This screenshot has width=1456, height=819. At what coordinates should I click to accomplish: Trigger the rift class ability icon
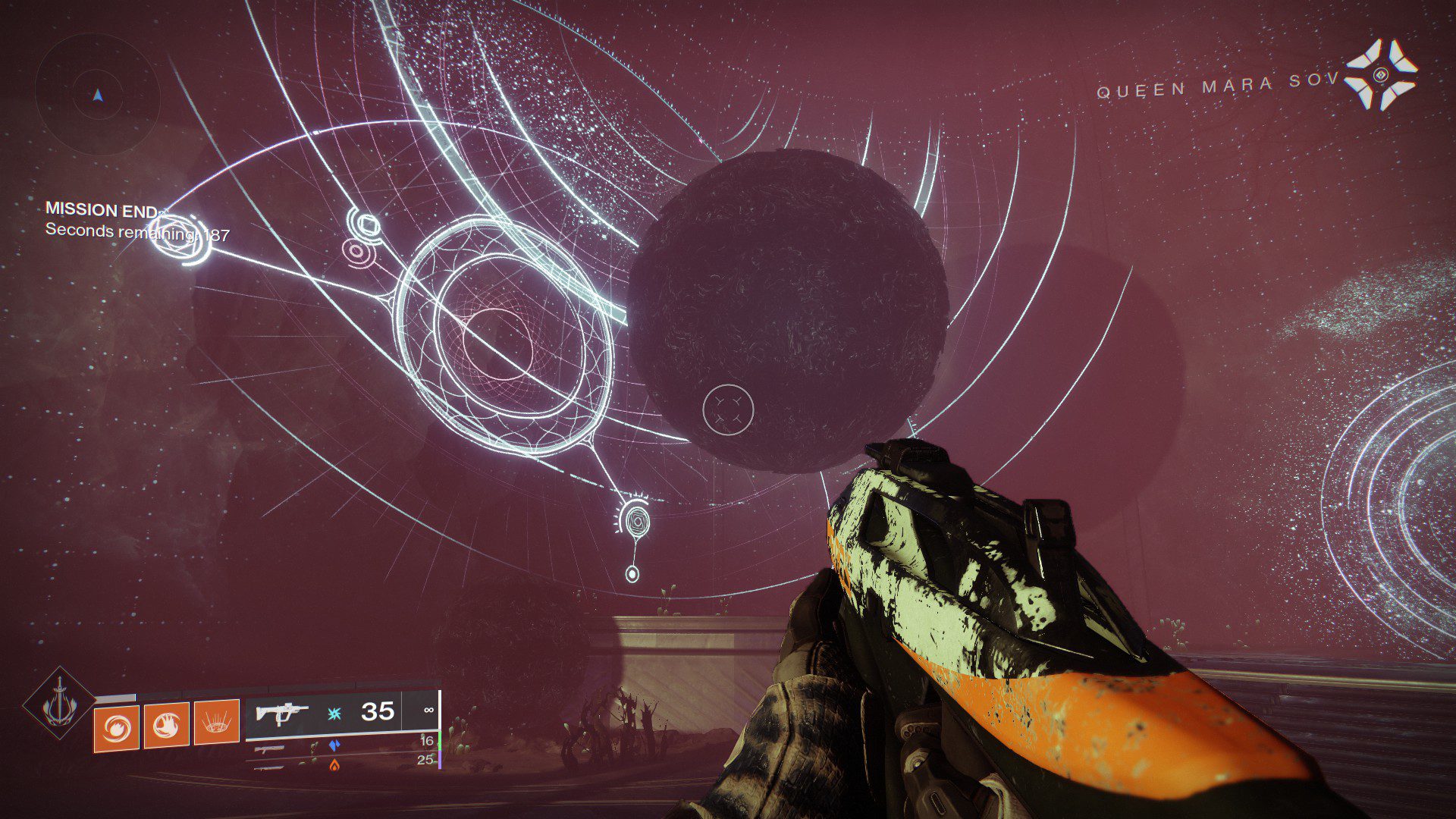pyautogui.click(x=217, y=724)
